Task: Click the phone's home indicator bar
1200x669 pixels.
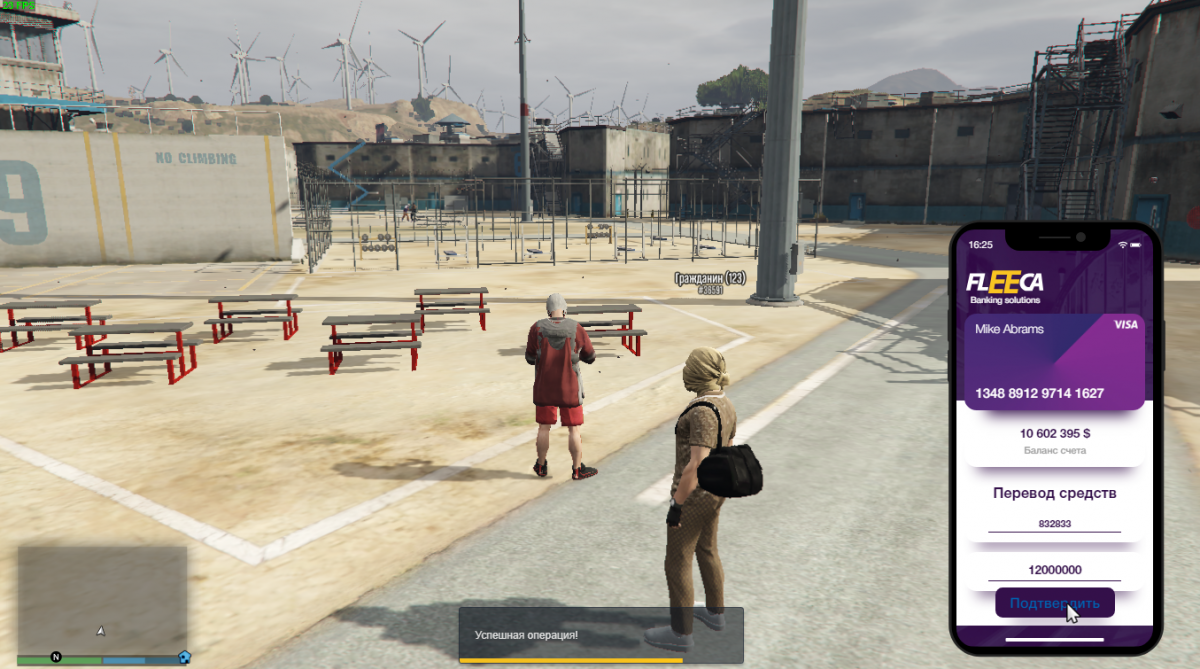Action: [x=1054, y=639]
